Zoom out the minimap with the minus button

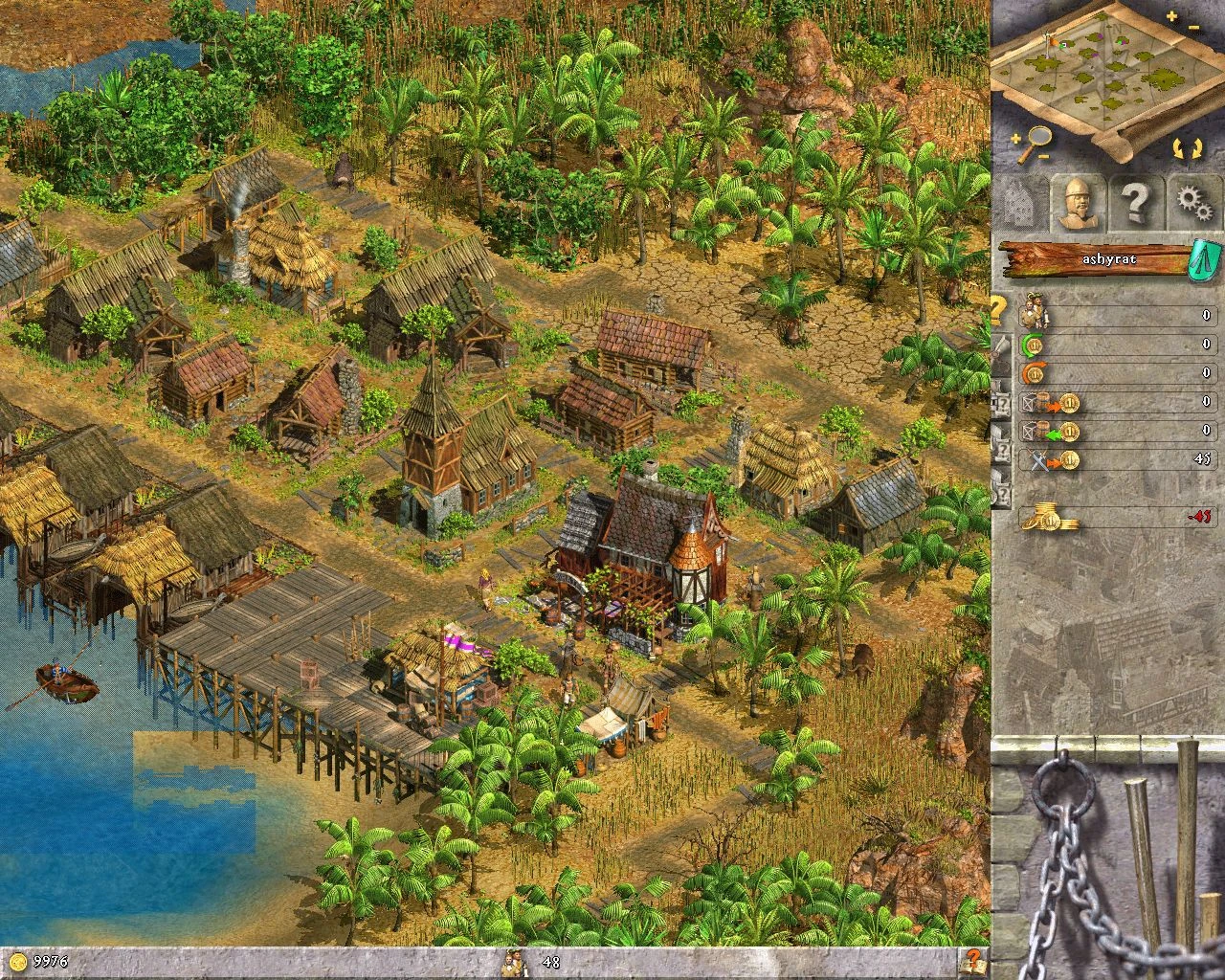tap(1193, 27)
